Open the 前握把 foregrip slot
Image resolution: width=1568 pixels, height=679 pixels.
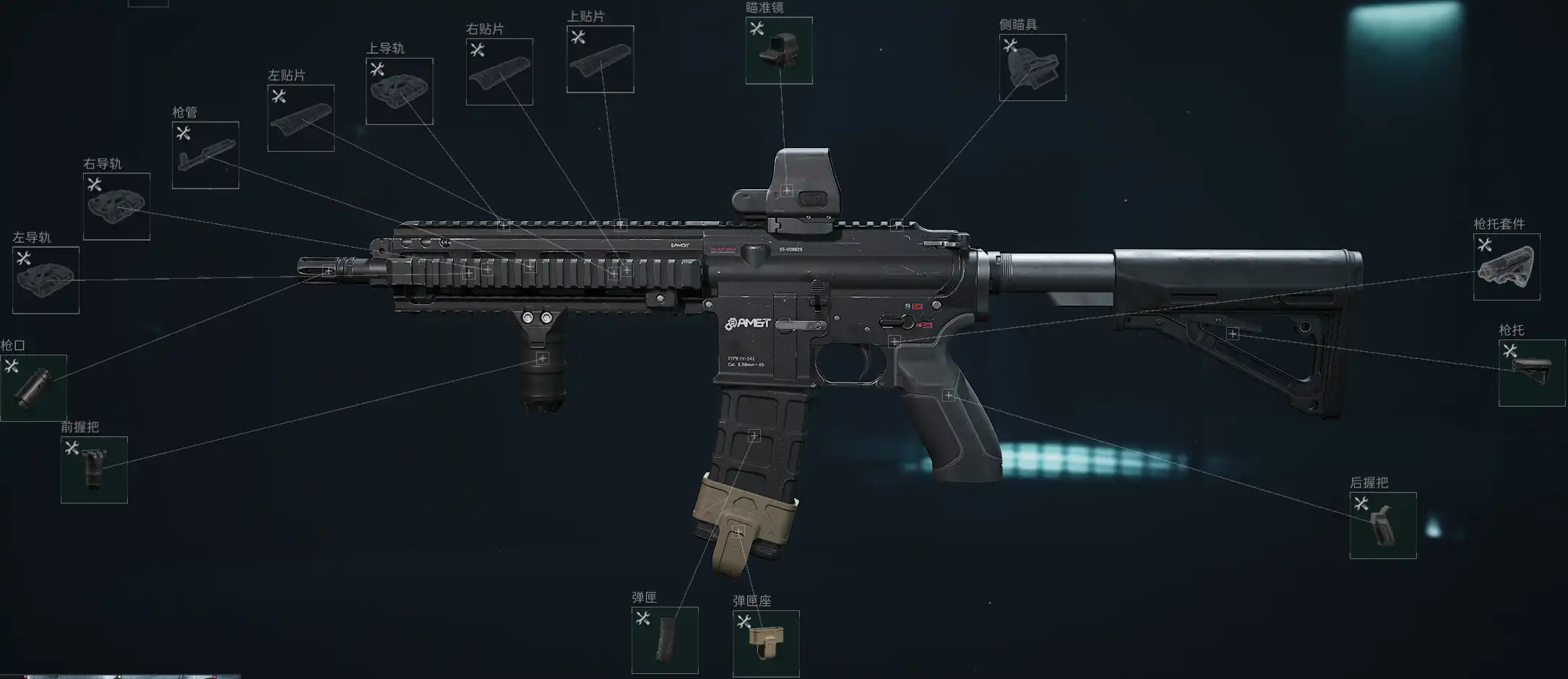pyautogui.click(x=94, y=470)
